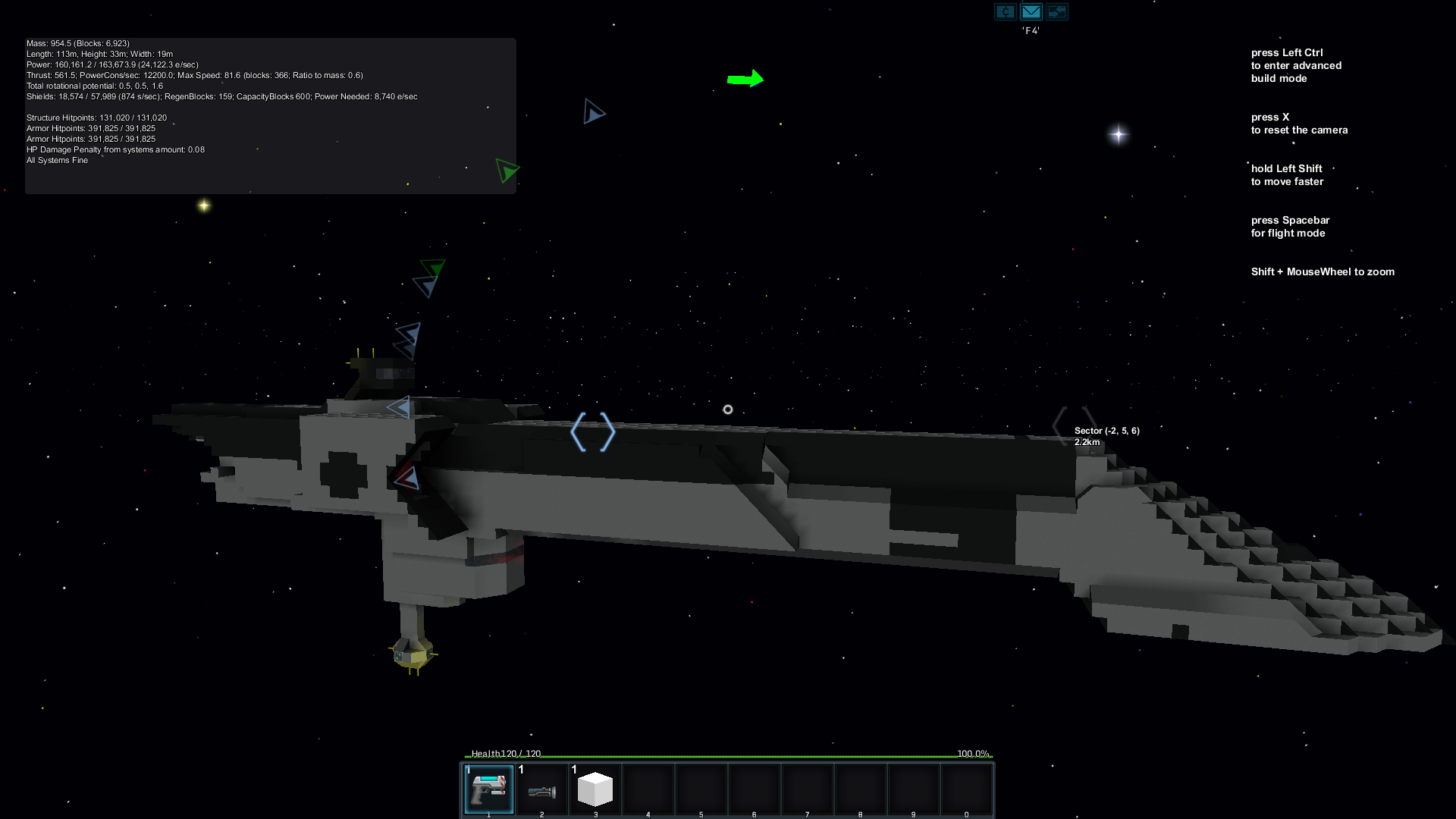The image size is (1456, 819).
Task: Click the credits 'C' icon at top
Action: pos(1005,12)
